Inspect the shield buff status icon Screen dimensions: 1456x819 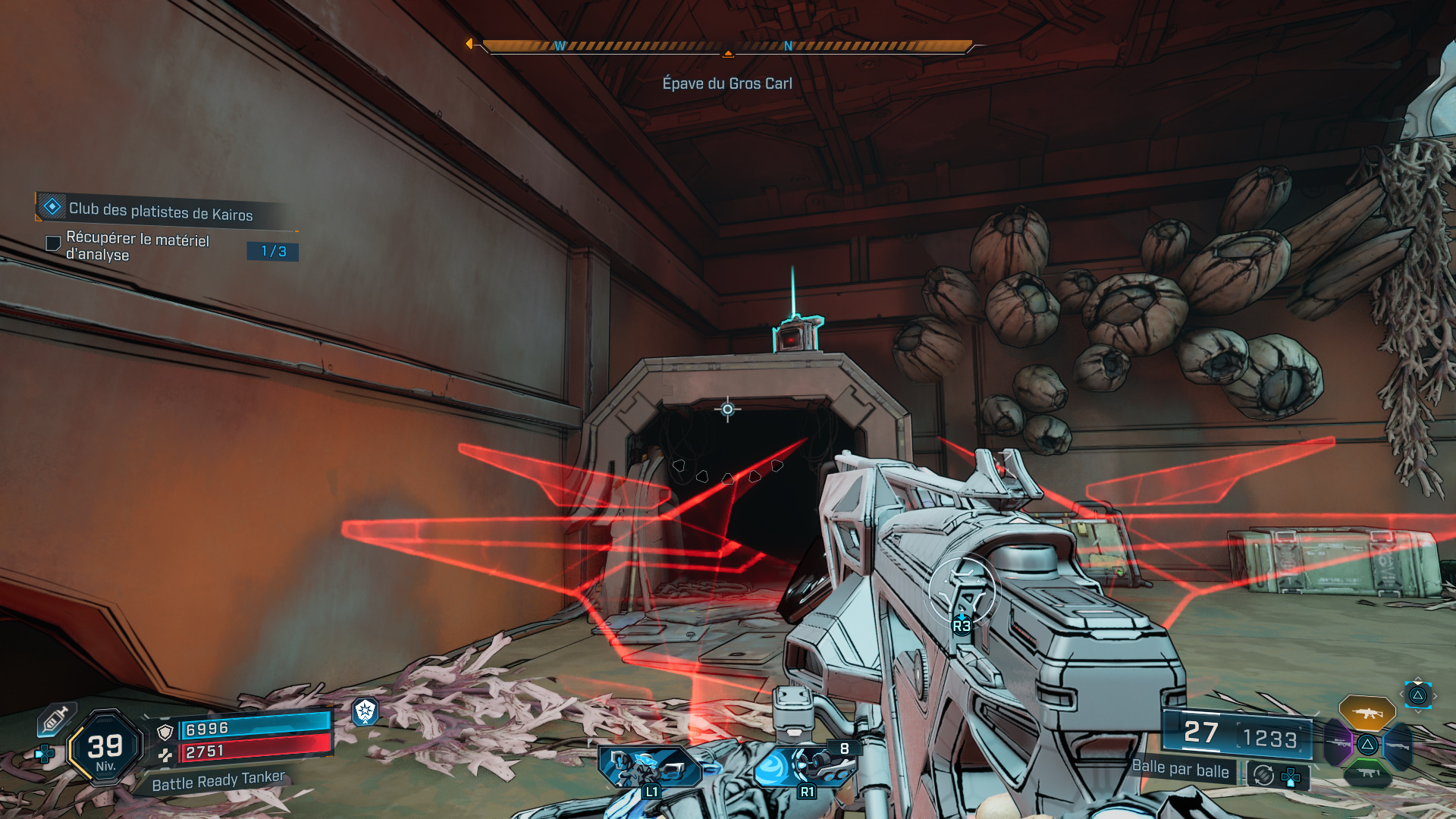[366, 711]
